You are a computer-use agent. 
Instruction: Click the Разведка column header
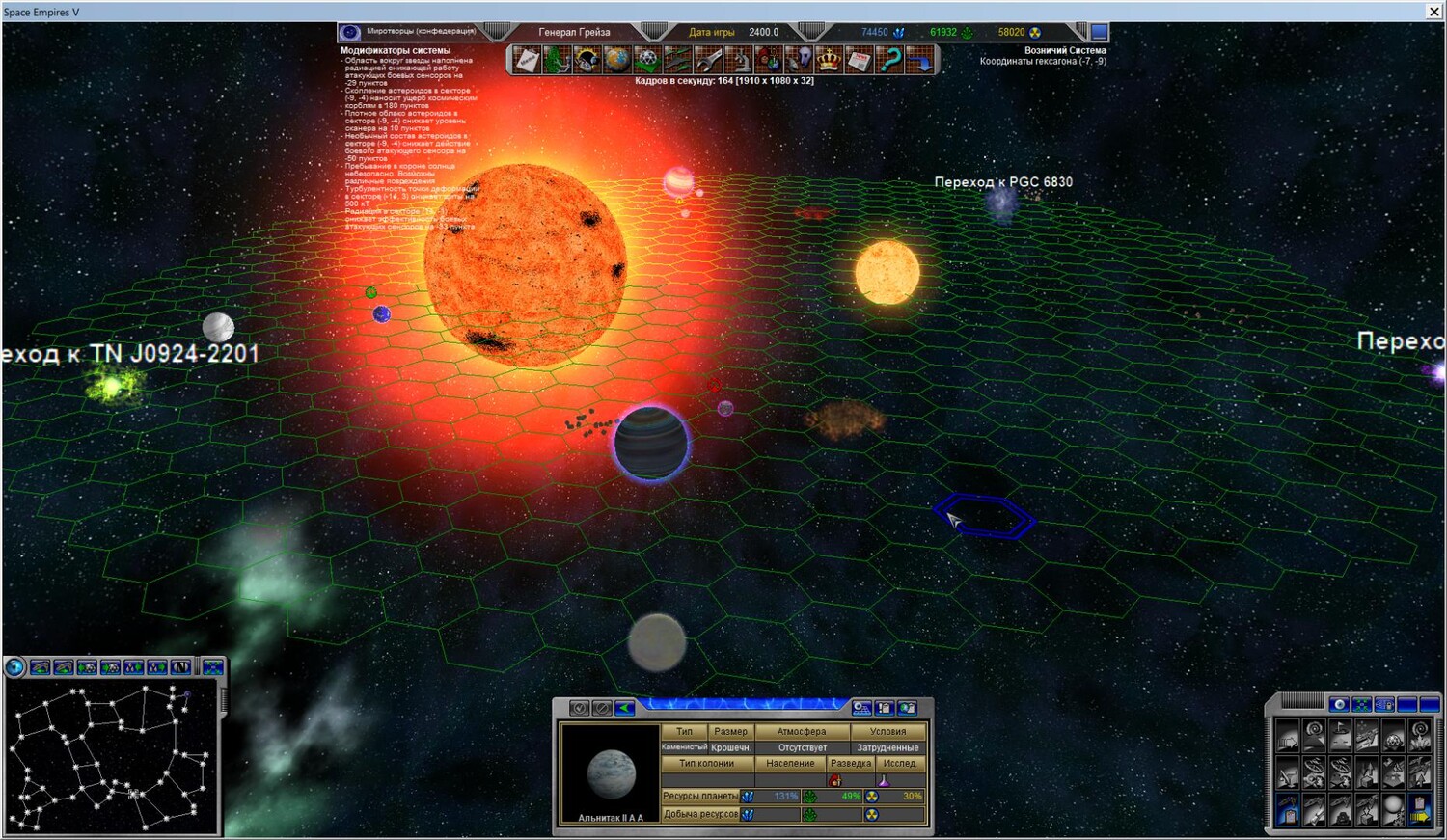850,764
